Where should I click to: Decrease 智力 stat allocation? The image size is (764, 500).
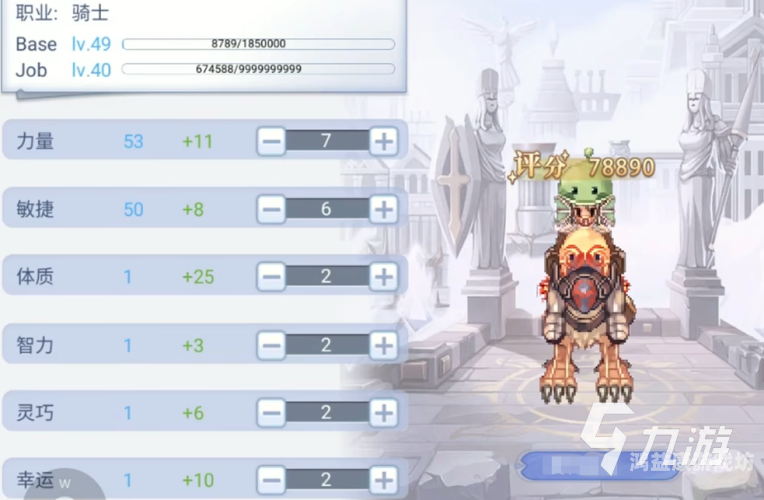(x=271, y=345)
